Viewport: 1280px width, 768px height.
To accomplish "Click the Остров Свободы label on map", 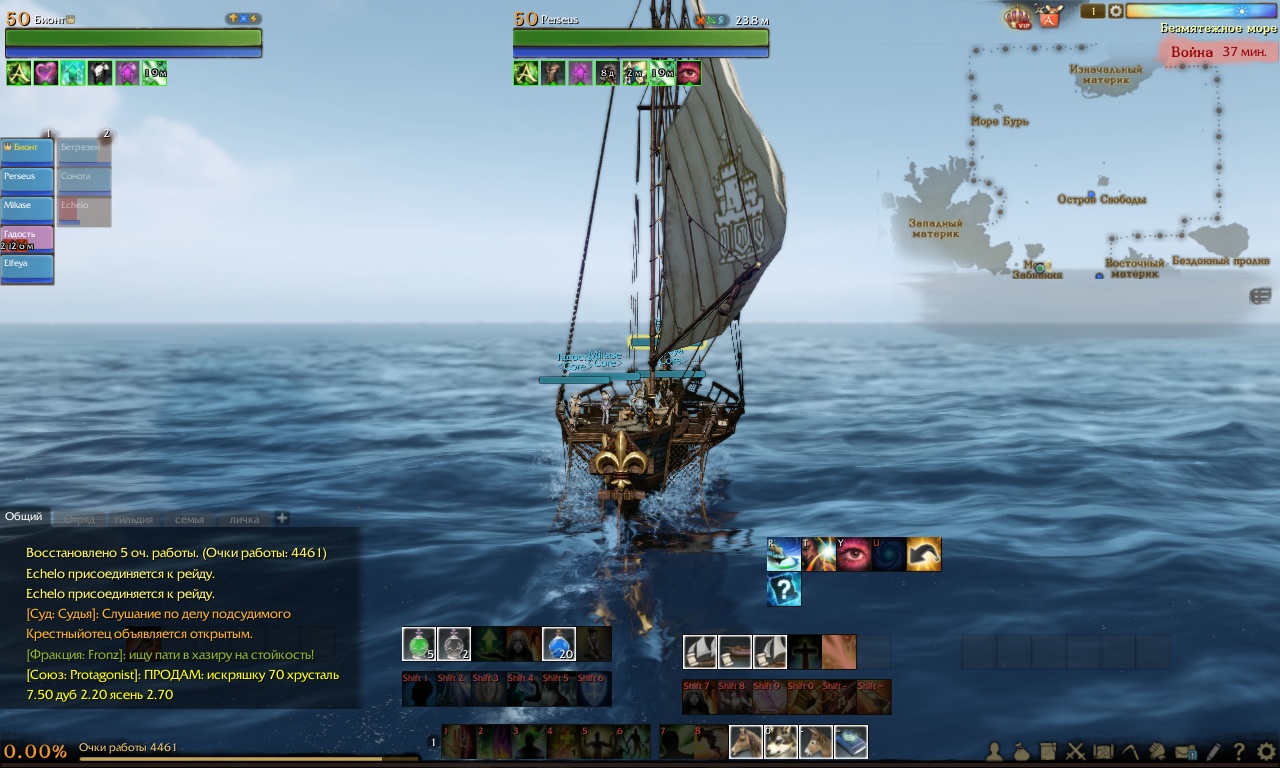I will tap(1102, 199).
